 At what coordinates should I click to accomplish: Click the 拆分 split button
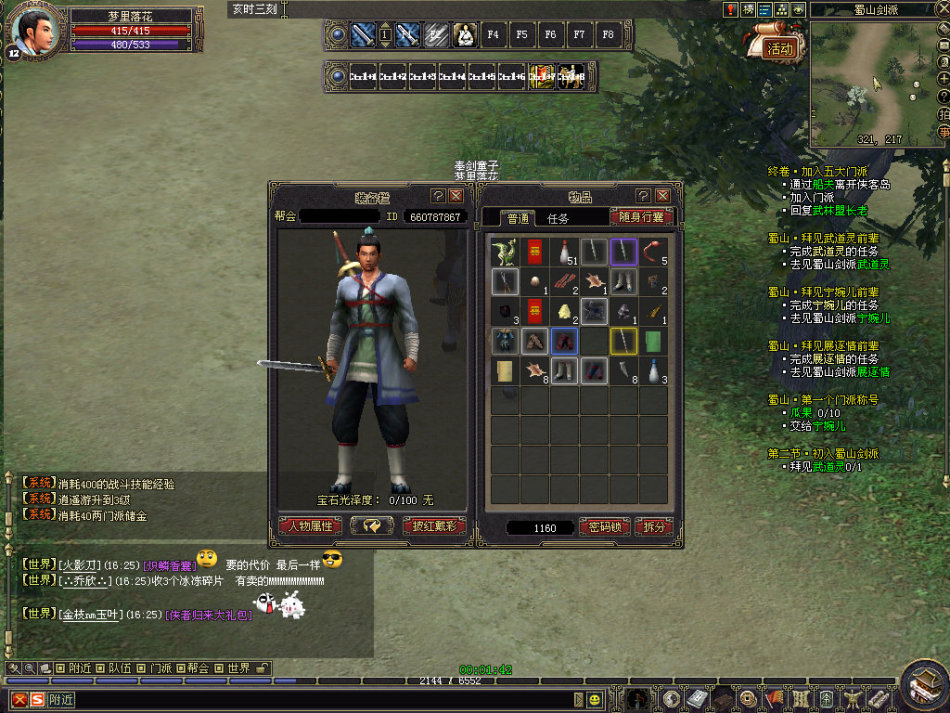(x=653, y=527)
